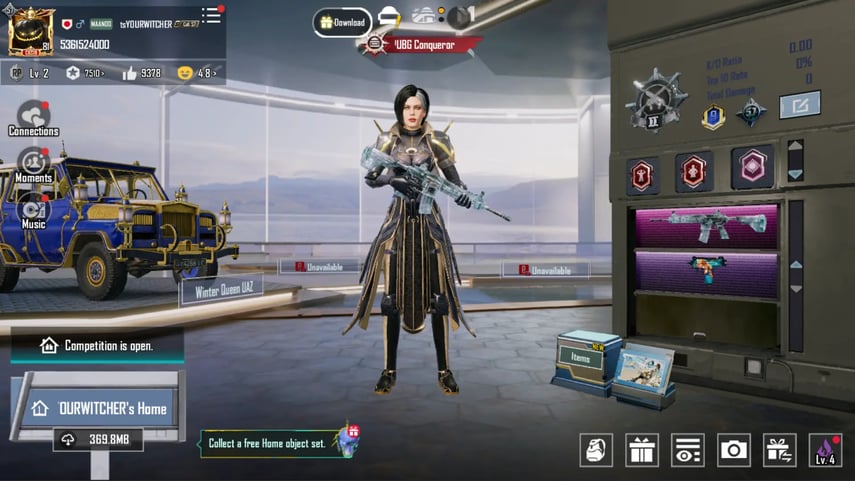The image size is (855, 481).
Task: Open Connections
Action: click(33, 118)
